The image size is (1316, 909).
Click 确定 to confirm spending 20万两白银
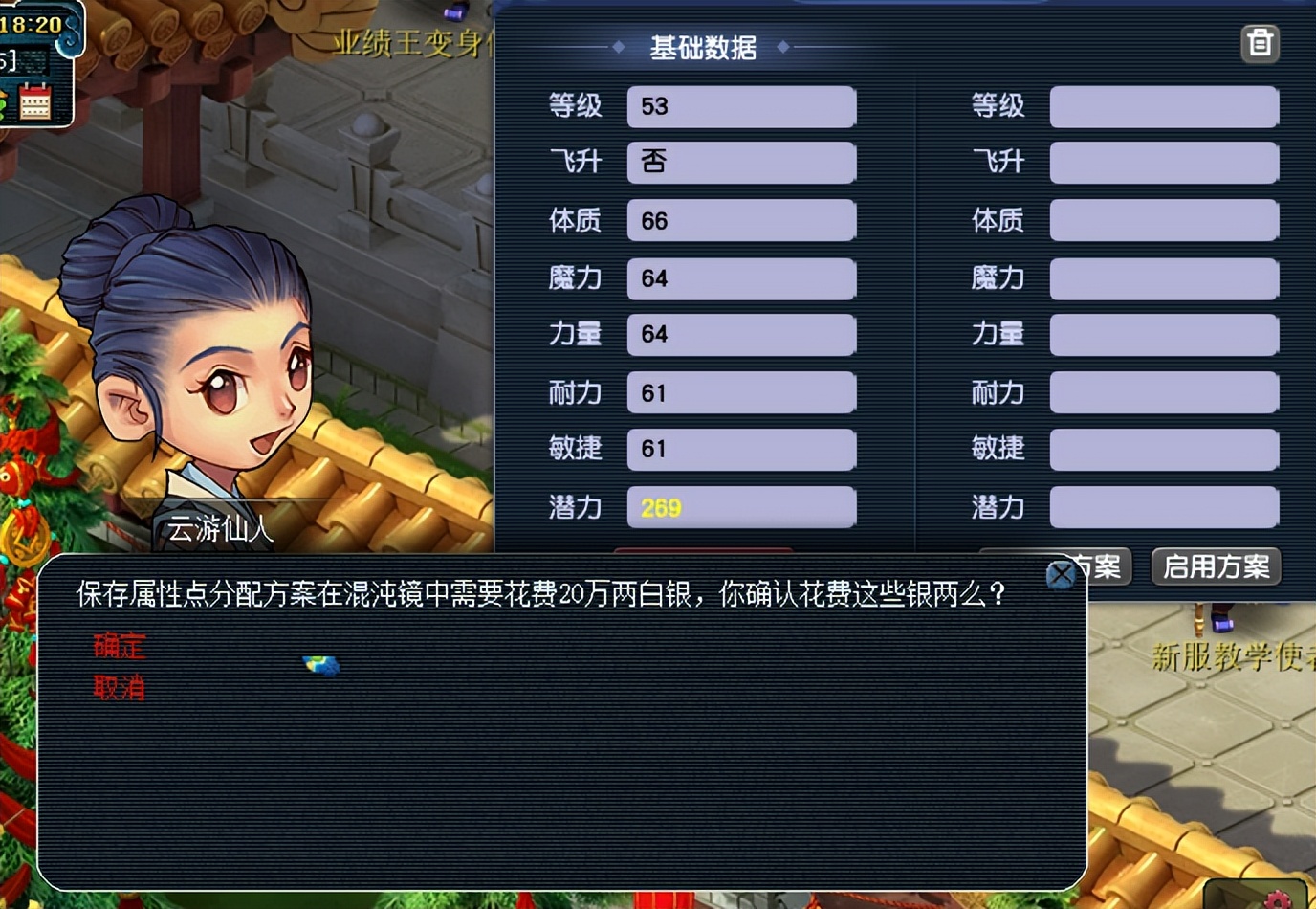pos(121,647)
